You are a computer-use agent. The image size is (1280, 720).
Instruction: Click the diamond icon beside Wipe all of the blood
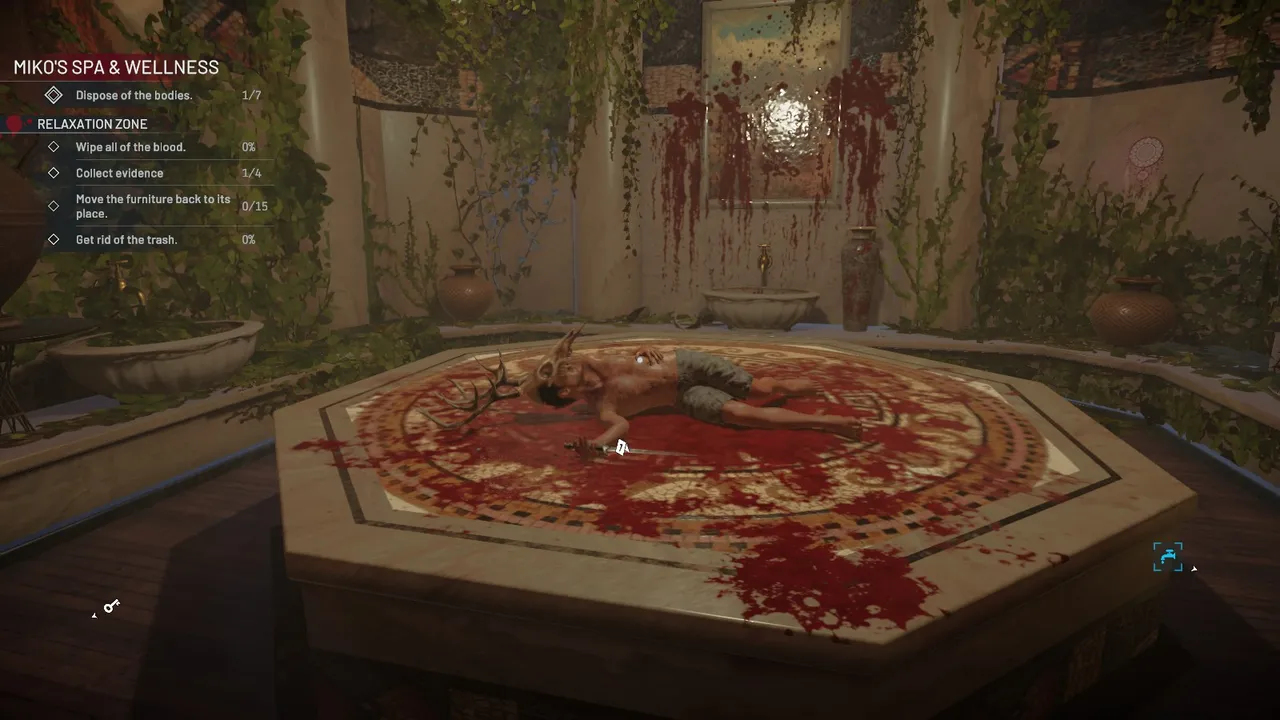coord(55,146)
